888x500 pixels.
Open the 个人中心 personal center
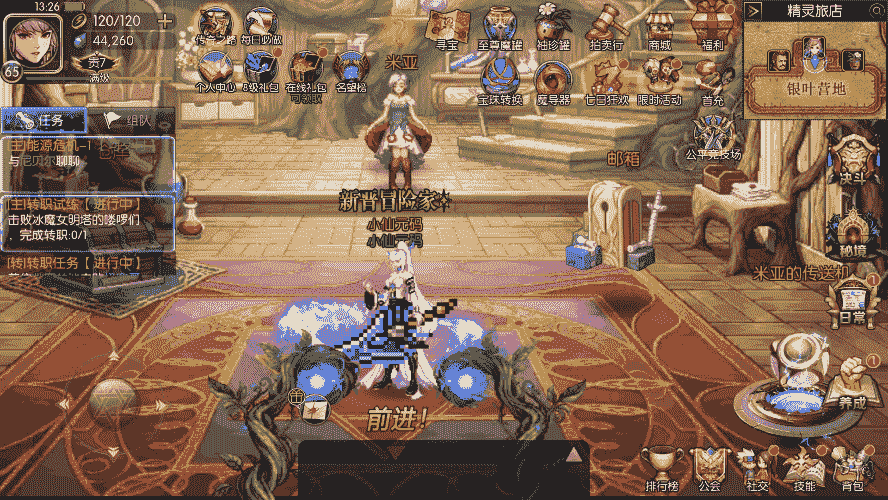215,70
